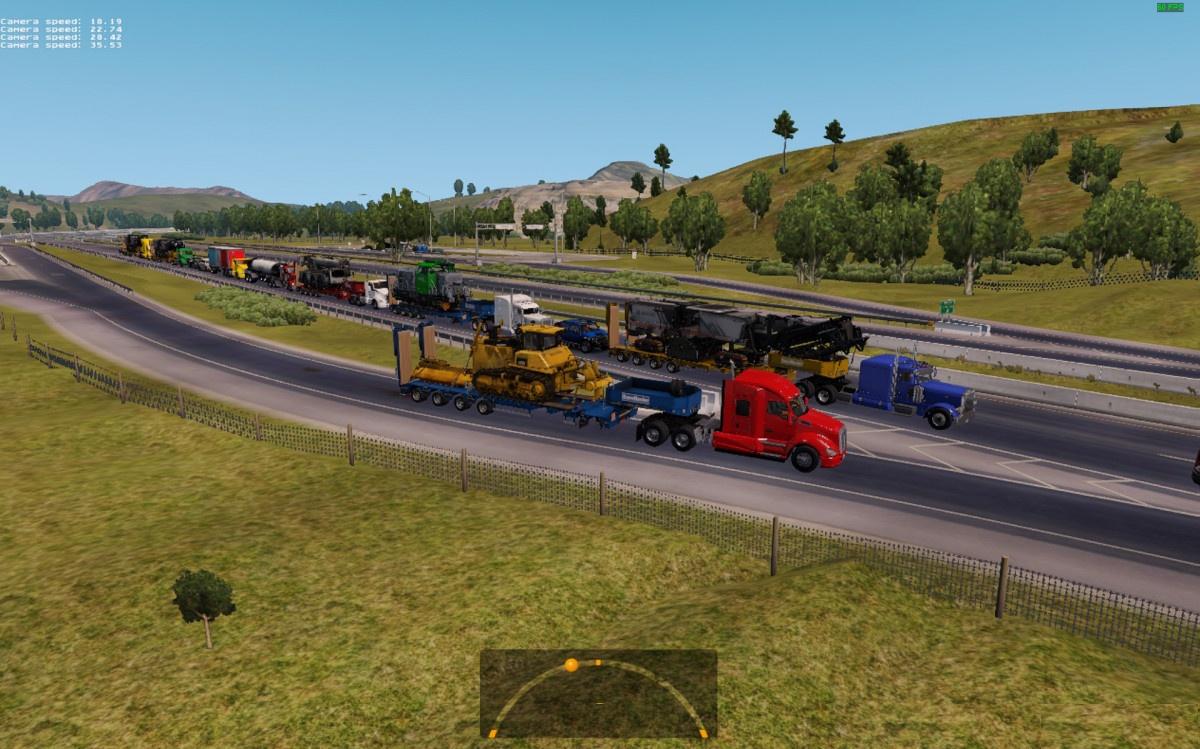Select the sunset marker at the arc's right end
This screenshot has height=749, width=1200.
tap(704, 734)
